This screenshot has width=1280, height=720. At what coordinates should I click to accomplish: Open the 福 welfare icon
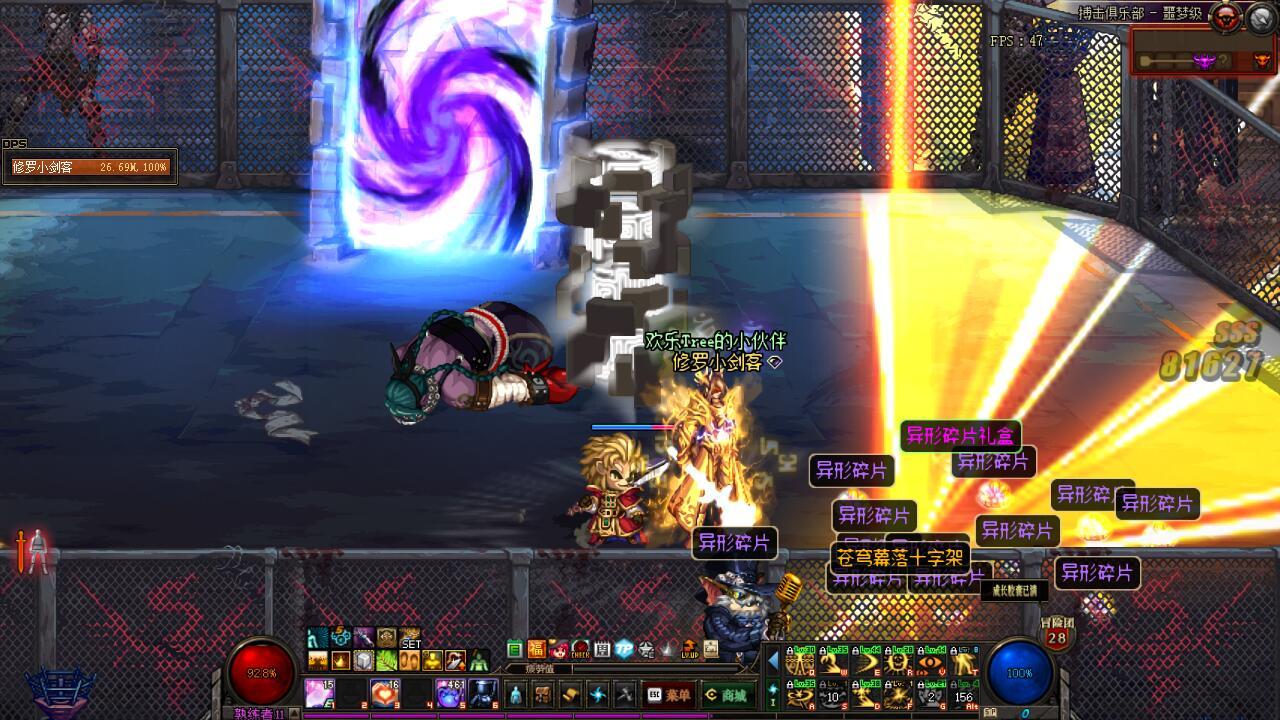537,649
